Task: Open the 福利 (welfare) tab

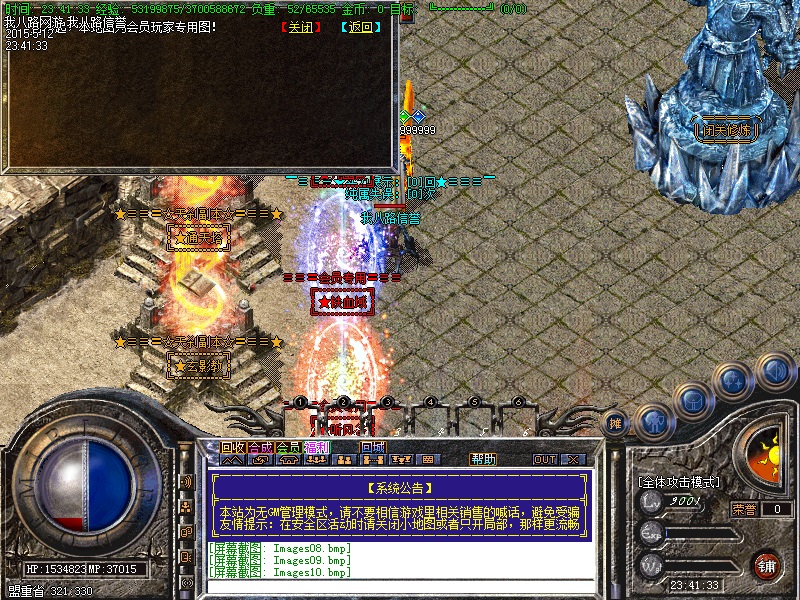Action: click(x=317, y=447)
